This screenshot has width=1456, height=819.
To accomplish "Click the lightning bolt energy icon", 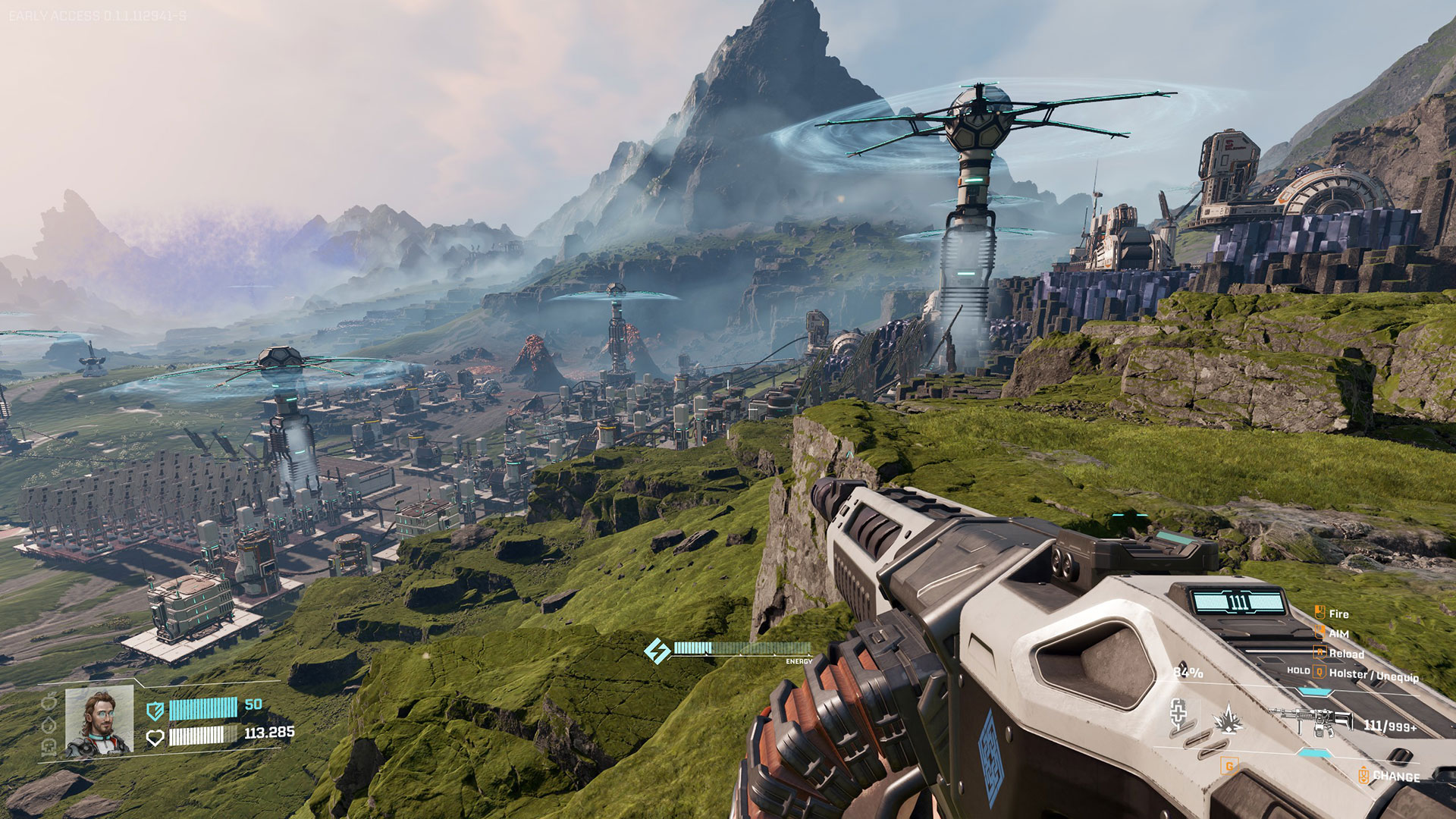I will (x=657, y=650).
